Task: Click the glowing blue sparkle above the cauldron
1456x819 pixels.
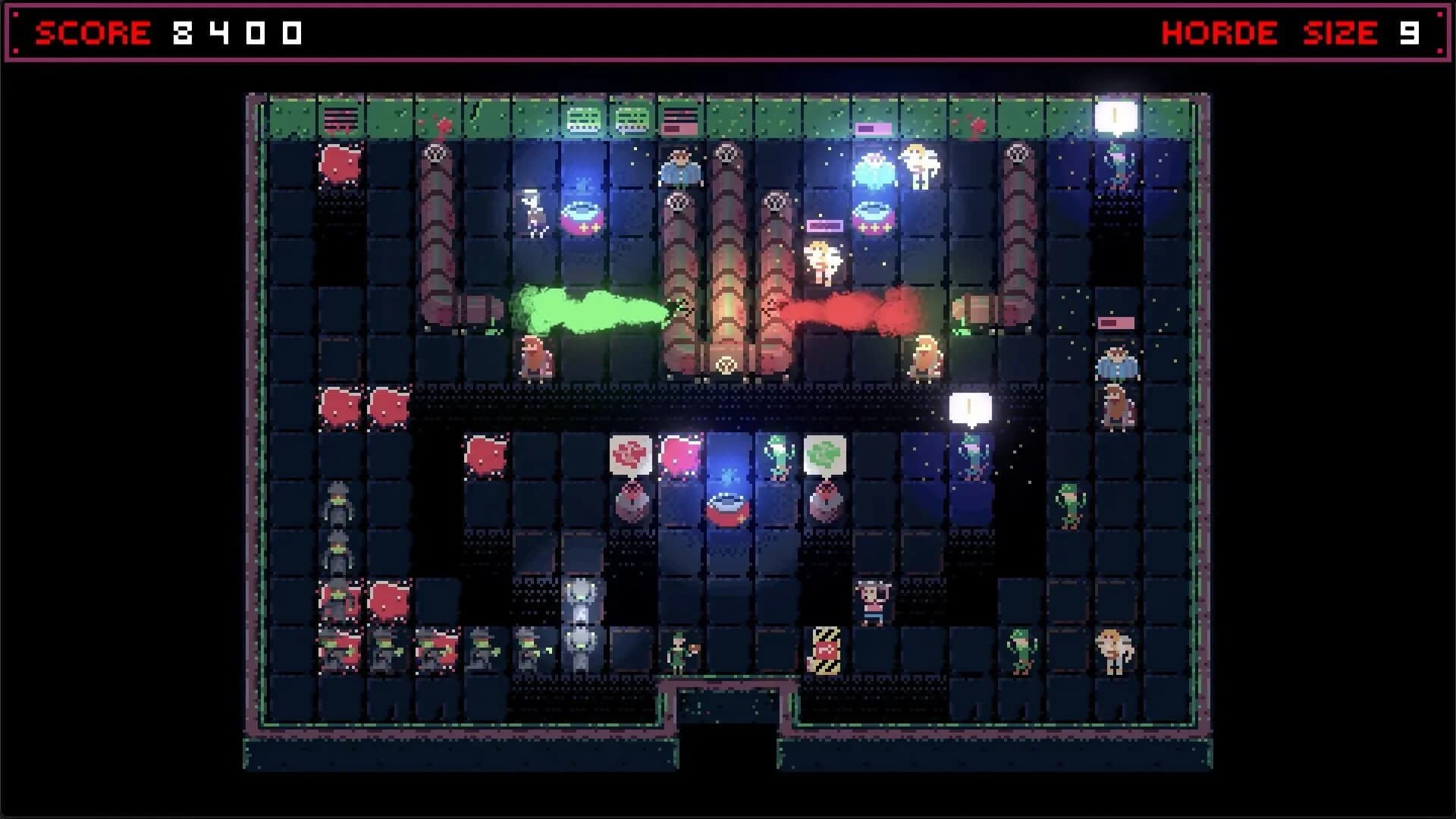Action: pyautogui.click(x=727, y=475)
